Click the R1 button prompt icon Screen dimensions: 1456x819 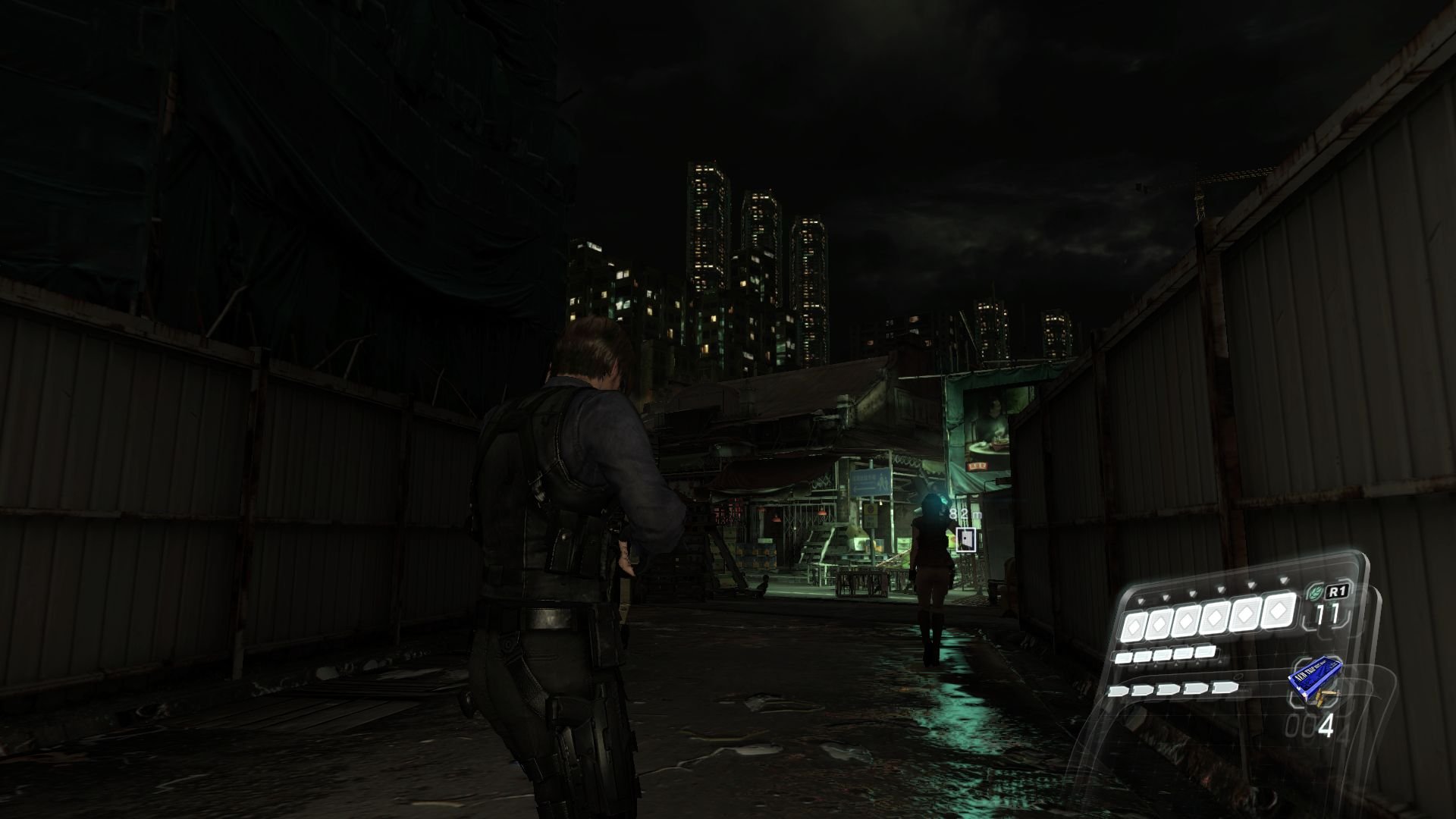[1338, 590]
